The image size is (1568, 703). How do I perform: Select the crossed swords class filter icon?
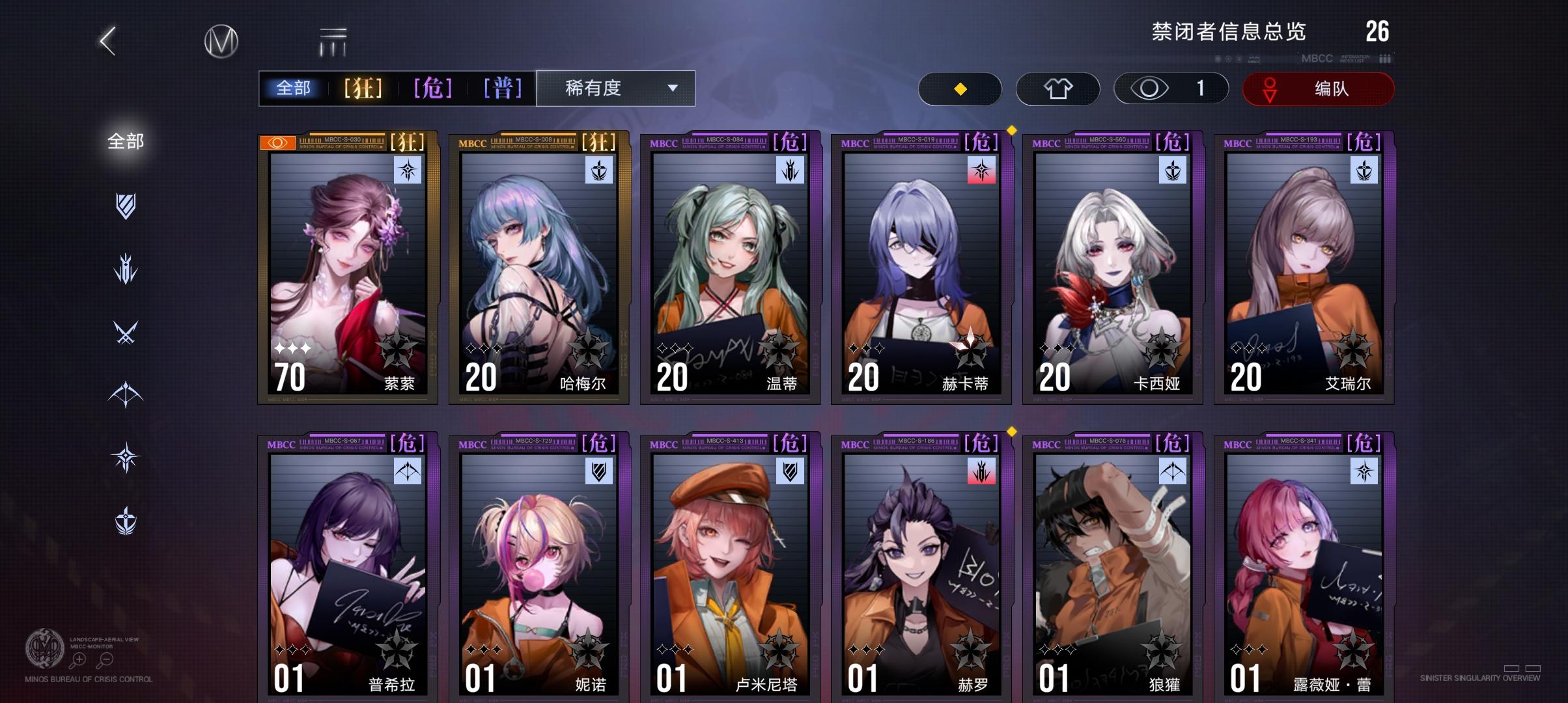(126, 331)
